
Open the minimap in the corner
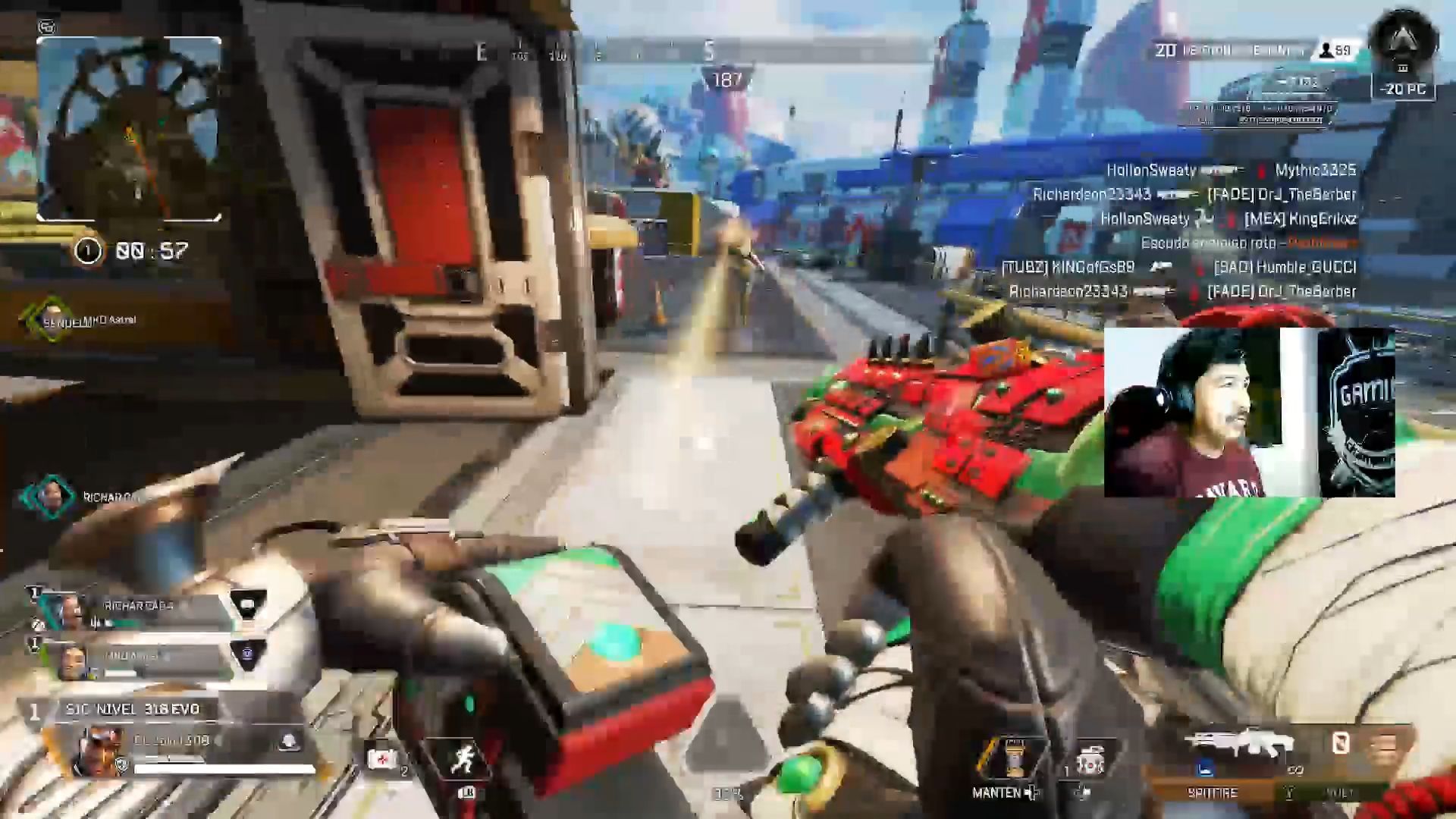click(x=129, y=129)
